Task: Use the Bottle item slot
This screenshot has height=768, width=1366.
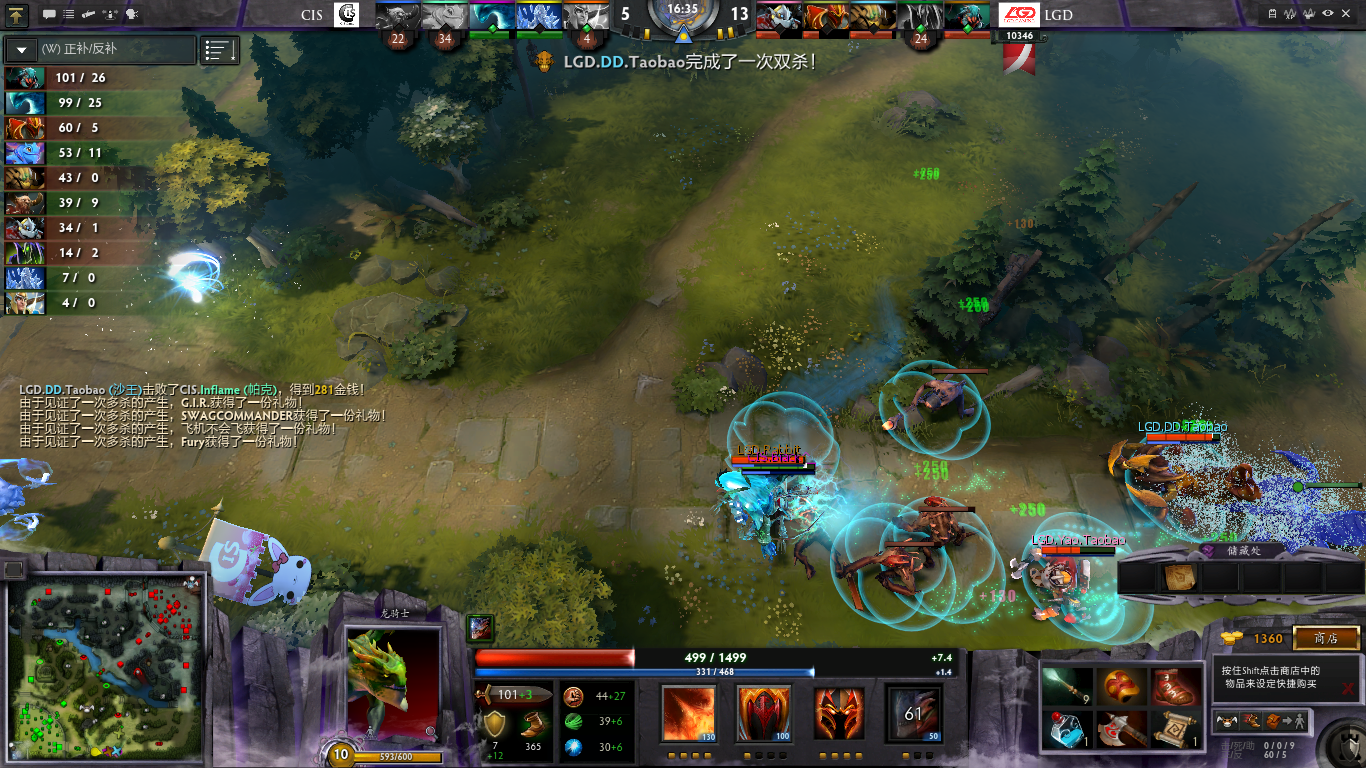Action: (x=1067, y=729)
